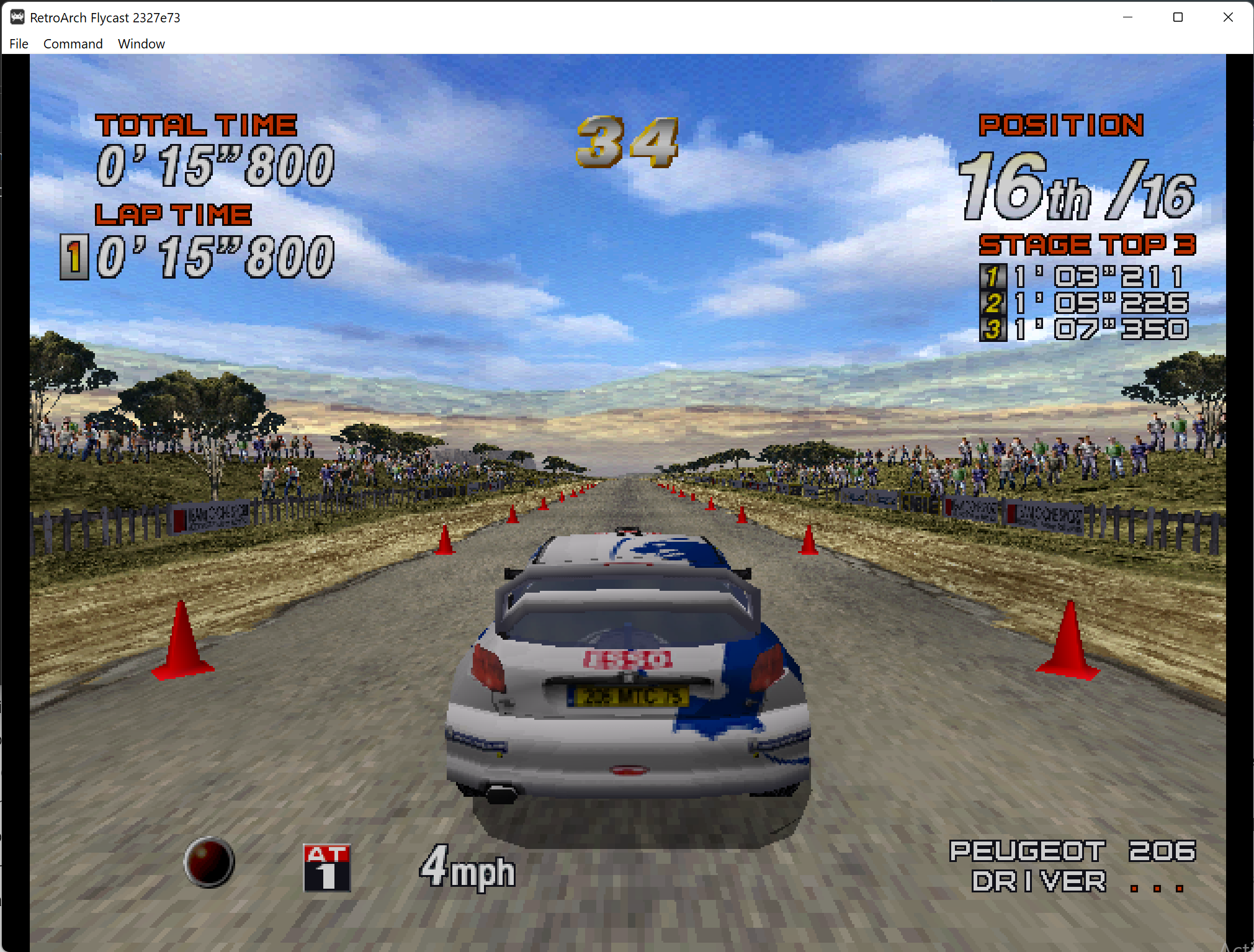Open the Command menu
Viewport: 1254px width, 952px height.
tap(73, 43)
